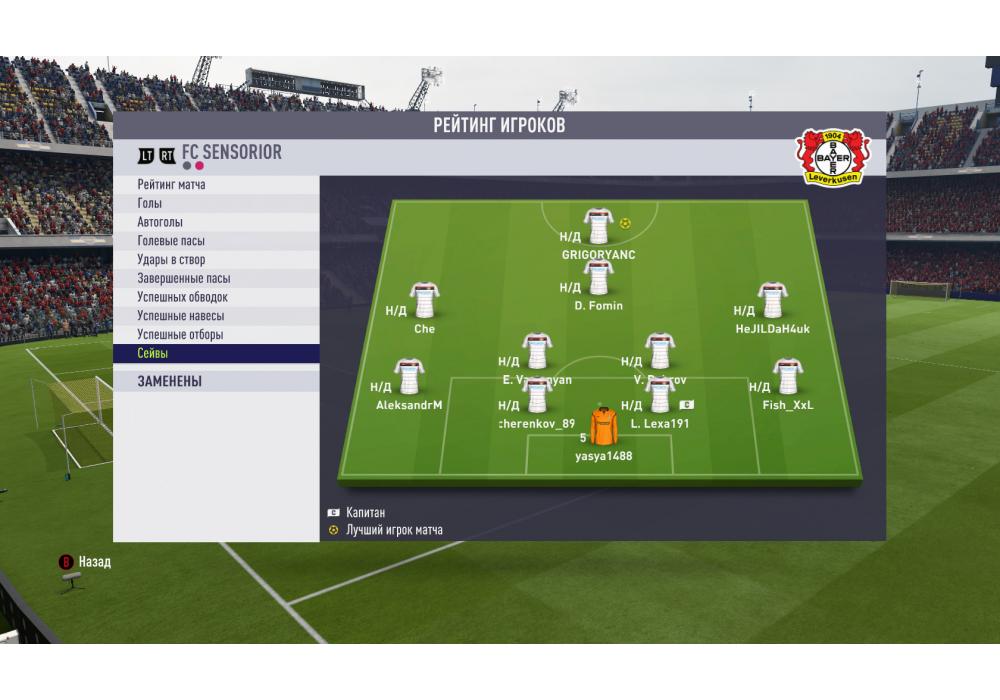Screen dimensions: 1000x700
Task: Pick striker GRIGORYANC's shirt on the formation
Action: click(598, 226)
